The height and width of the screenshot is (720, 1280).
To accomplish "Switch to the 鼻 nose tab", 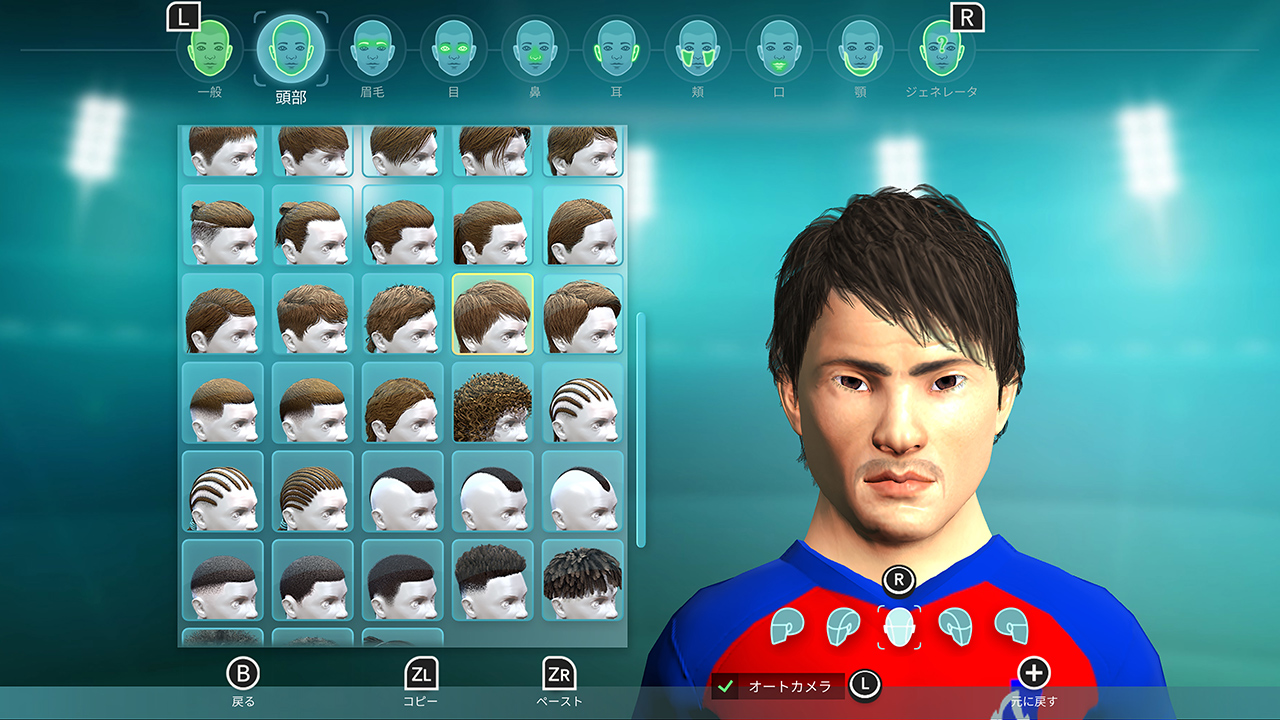I will pos(535,50).
